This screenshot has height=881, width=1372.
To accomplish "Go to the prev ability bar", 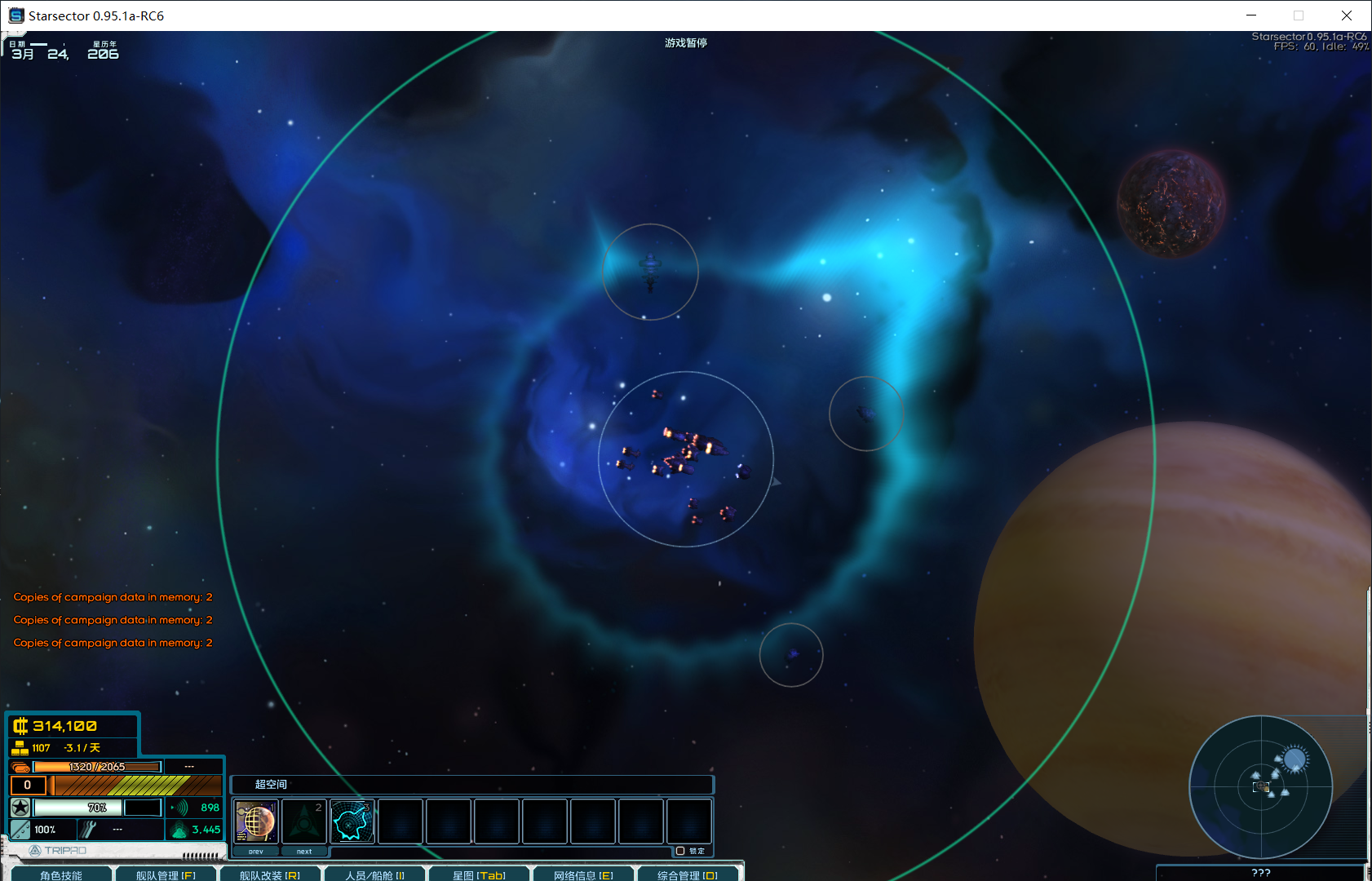I will point(256,851).
